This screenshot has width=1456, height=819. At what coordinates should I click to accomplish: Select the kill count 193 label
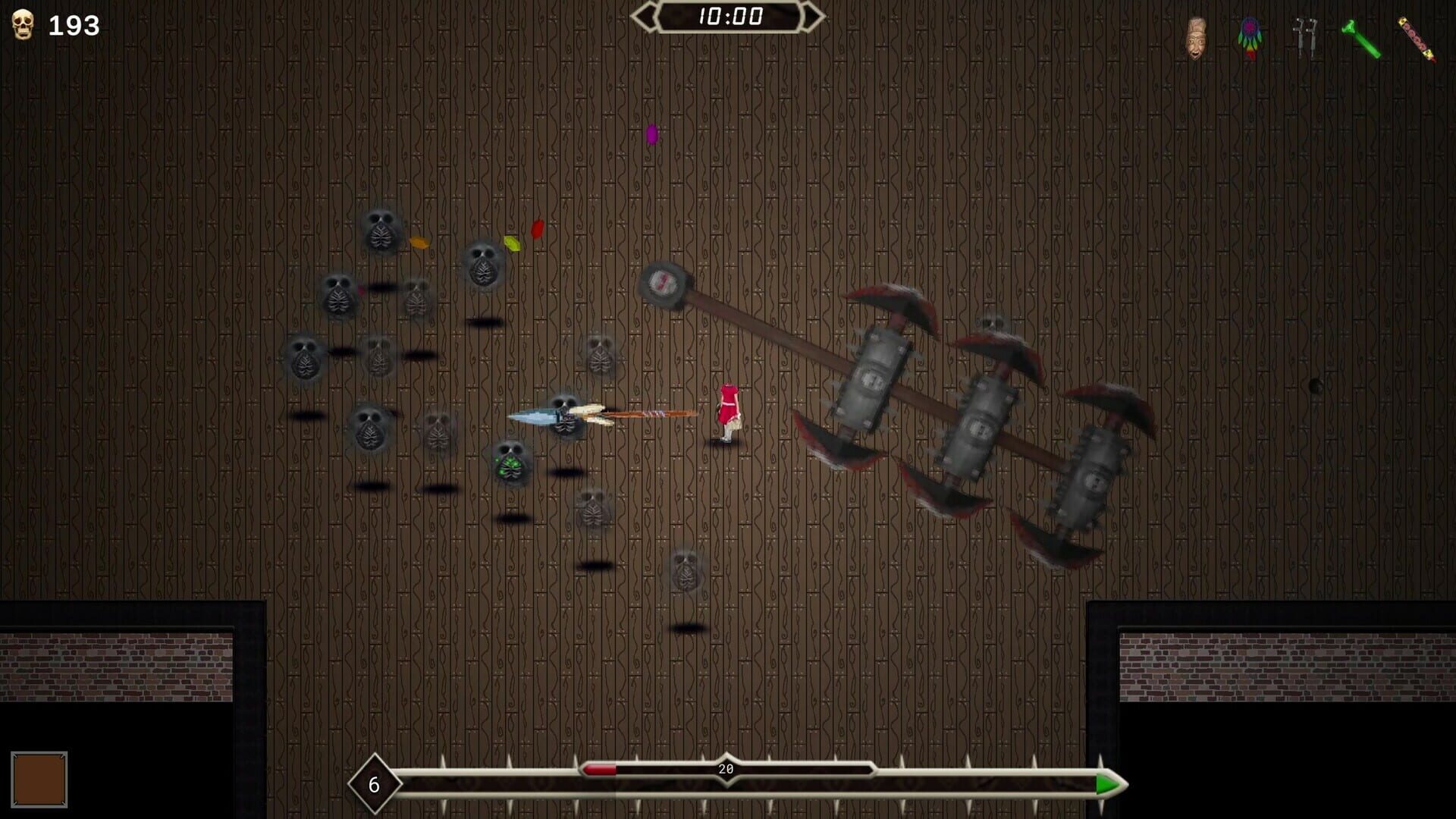point(74,24)
